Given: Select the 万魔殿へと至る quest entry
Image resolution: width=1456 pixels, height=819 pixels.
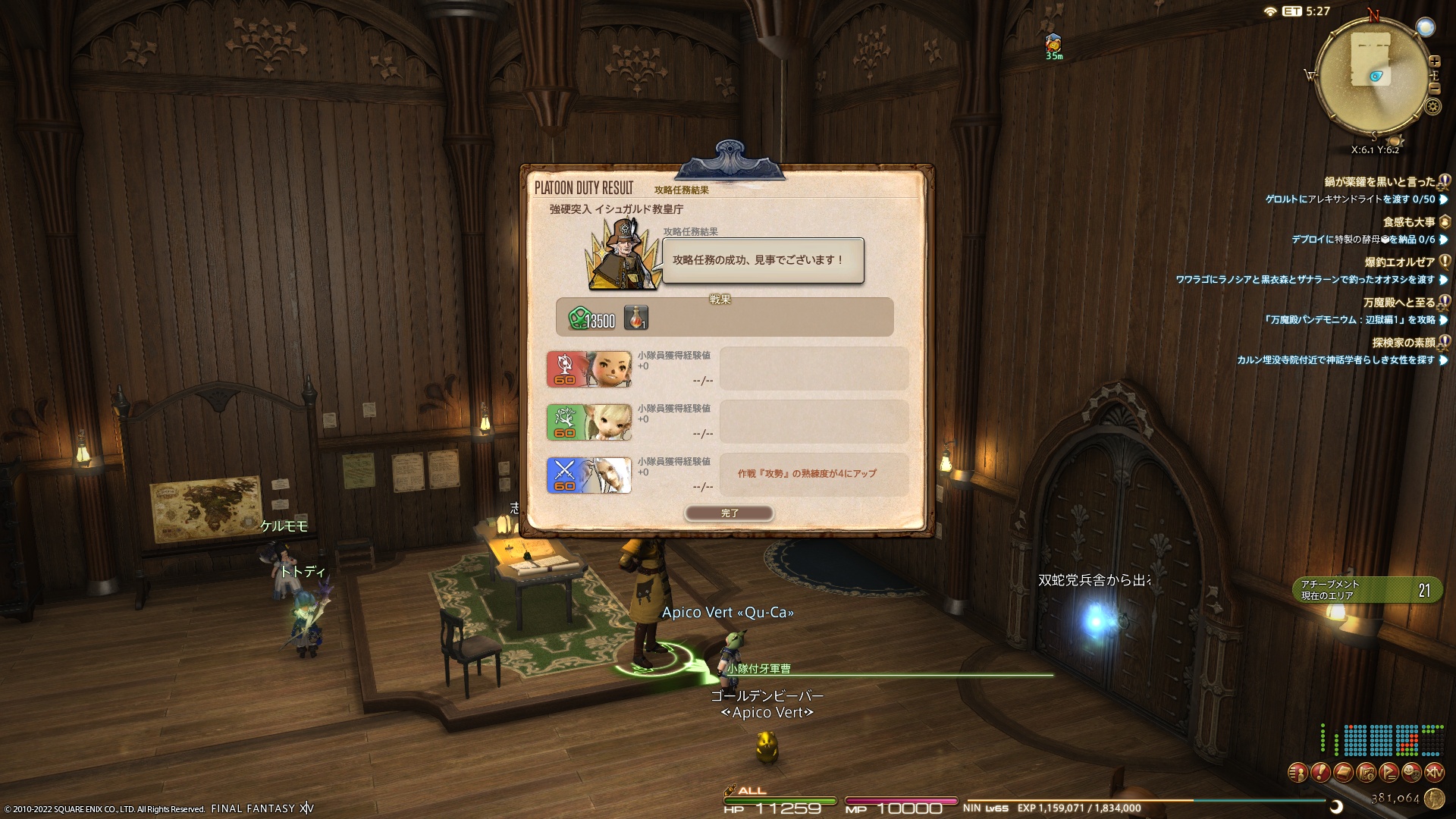Looking at the screenshot, I should pos(1398,303).
